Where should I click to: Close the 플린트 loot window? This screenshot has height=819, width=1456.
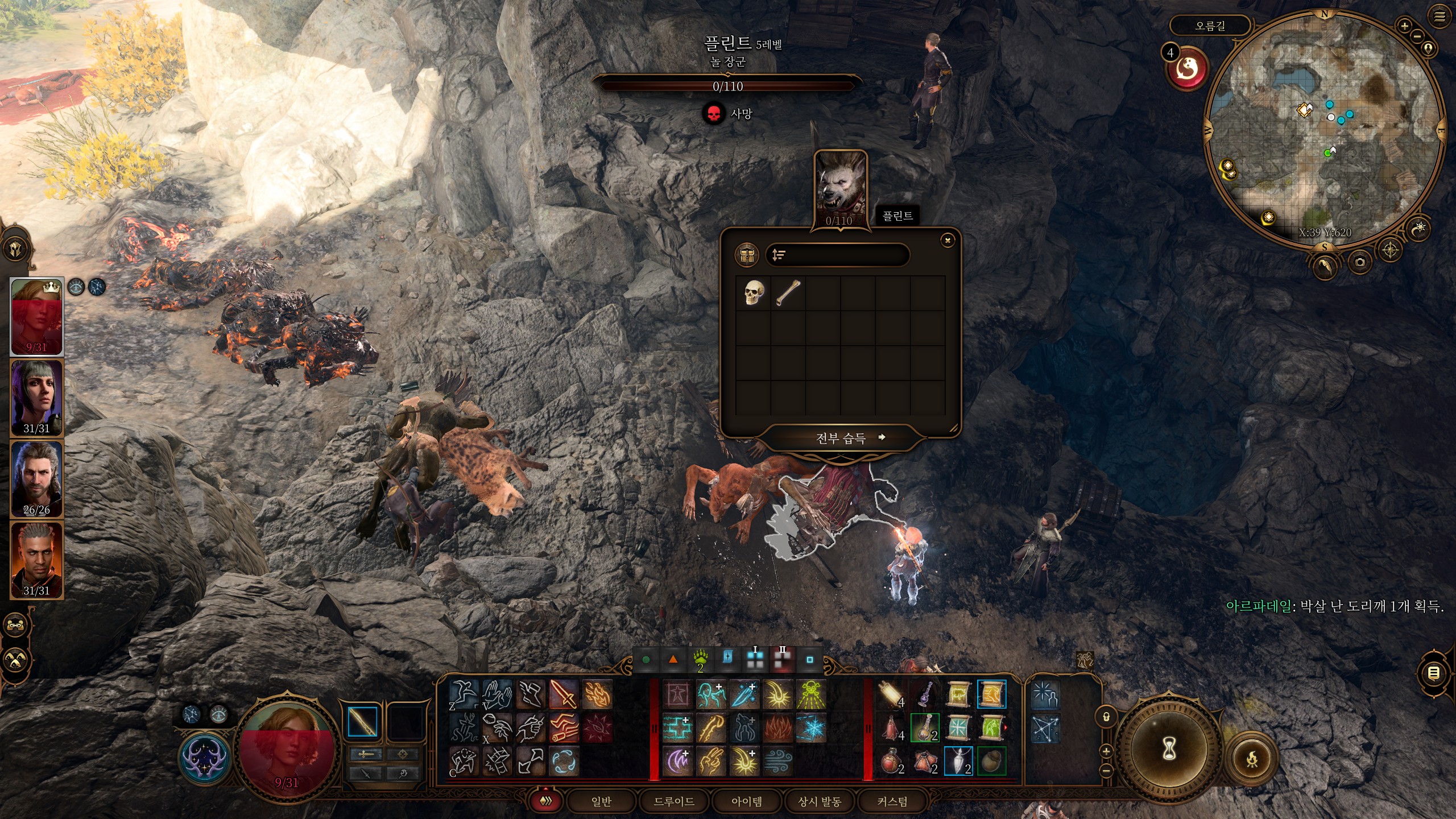pyautogui.click(x=948, y=241)
